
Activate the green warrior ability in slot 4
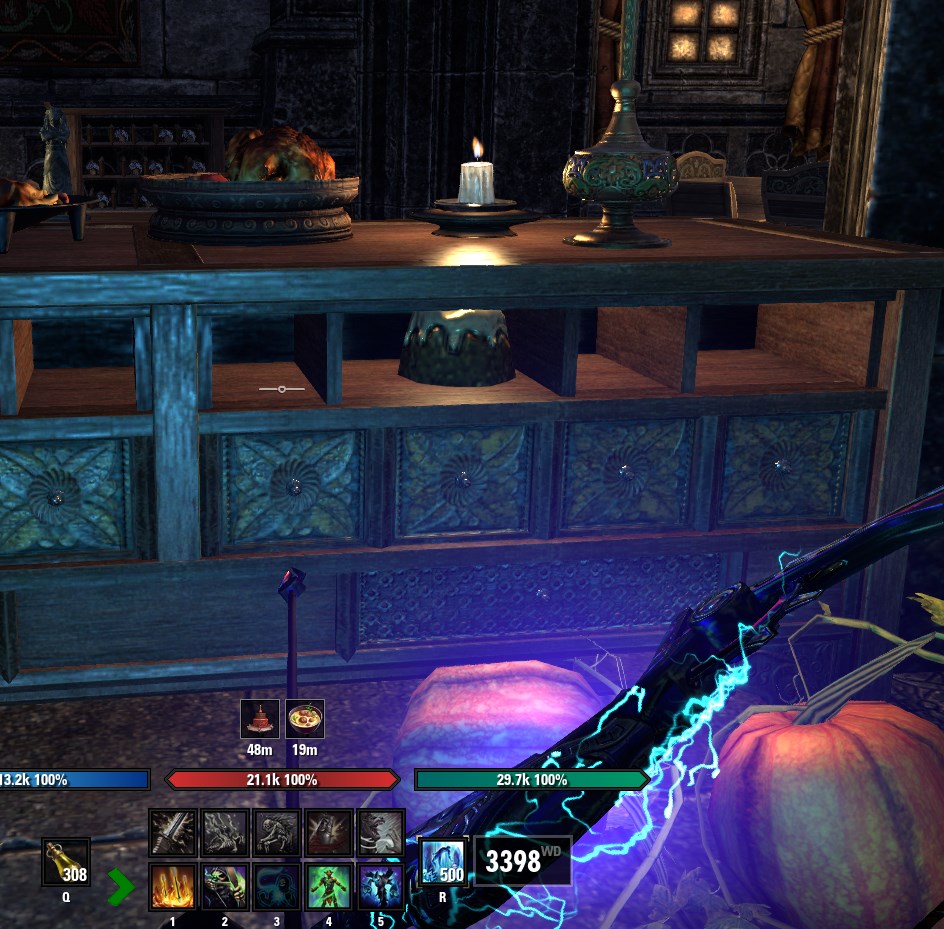point(328,886)
